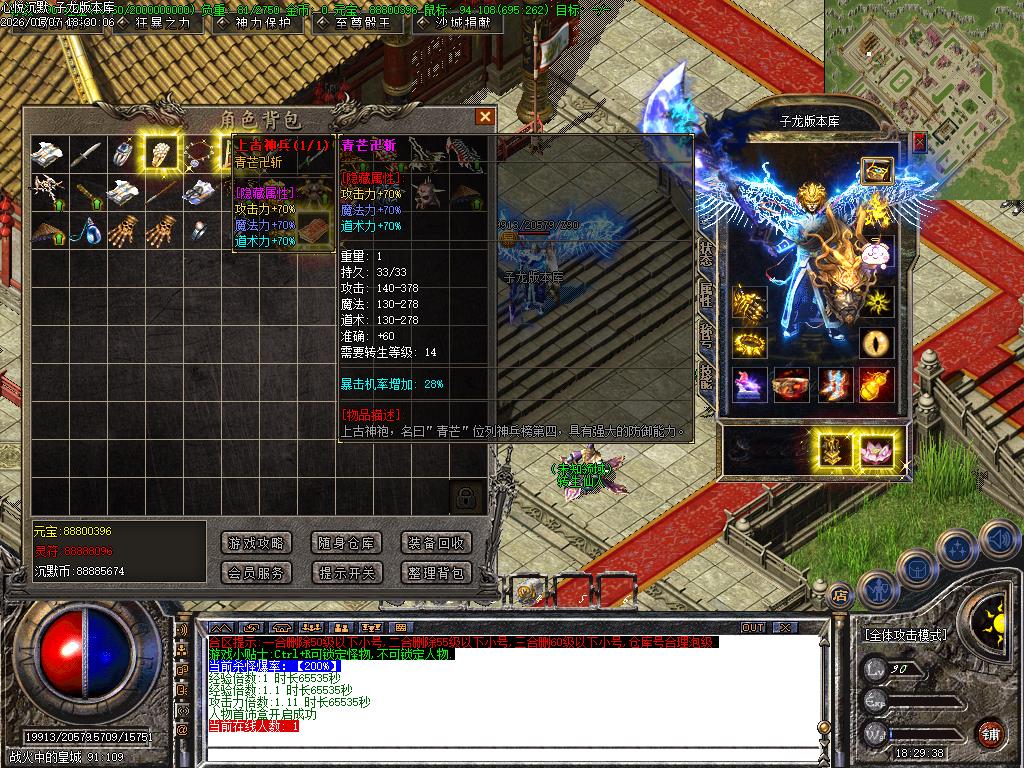Click the pink lotus equipment slot

(877, 450)
